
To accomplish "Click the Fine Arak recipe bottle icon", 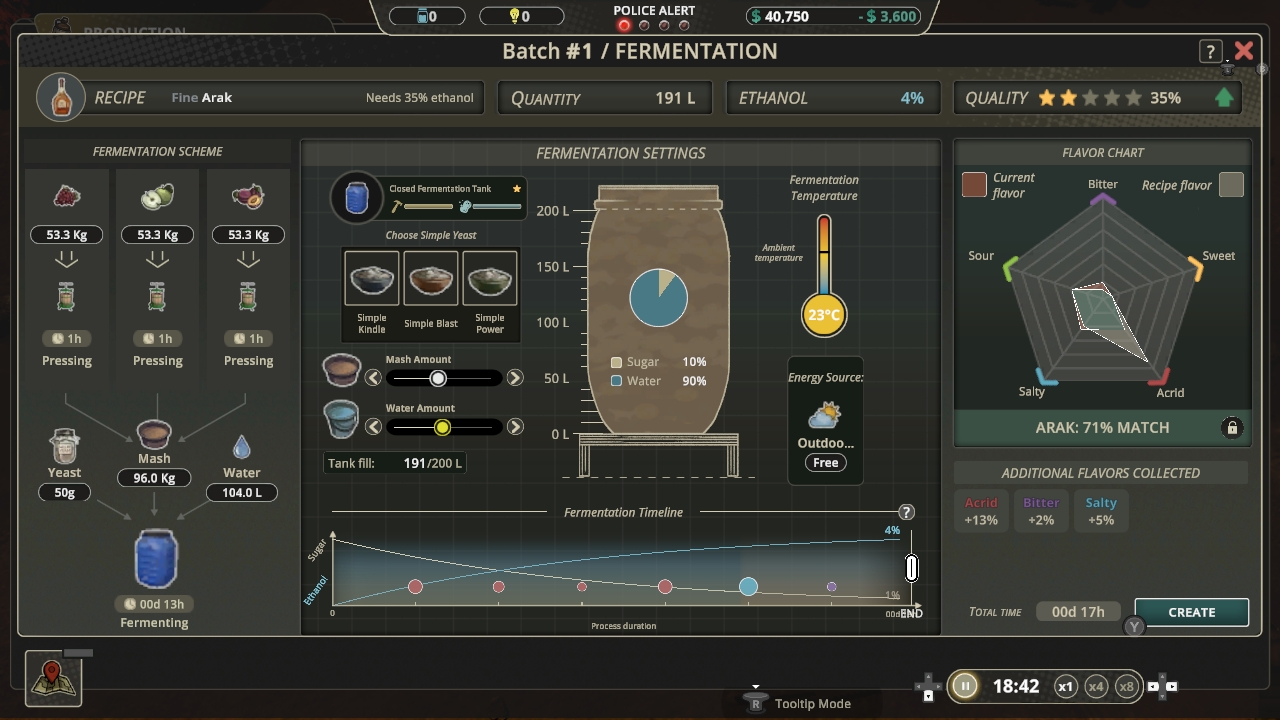I will [x=60, y=97].
